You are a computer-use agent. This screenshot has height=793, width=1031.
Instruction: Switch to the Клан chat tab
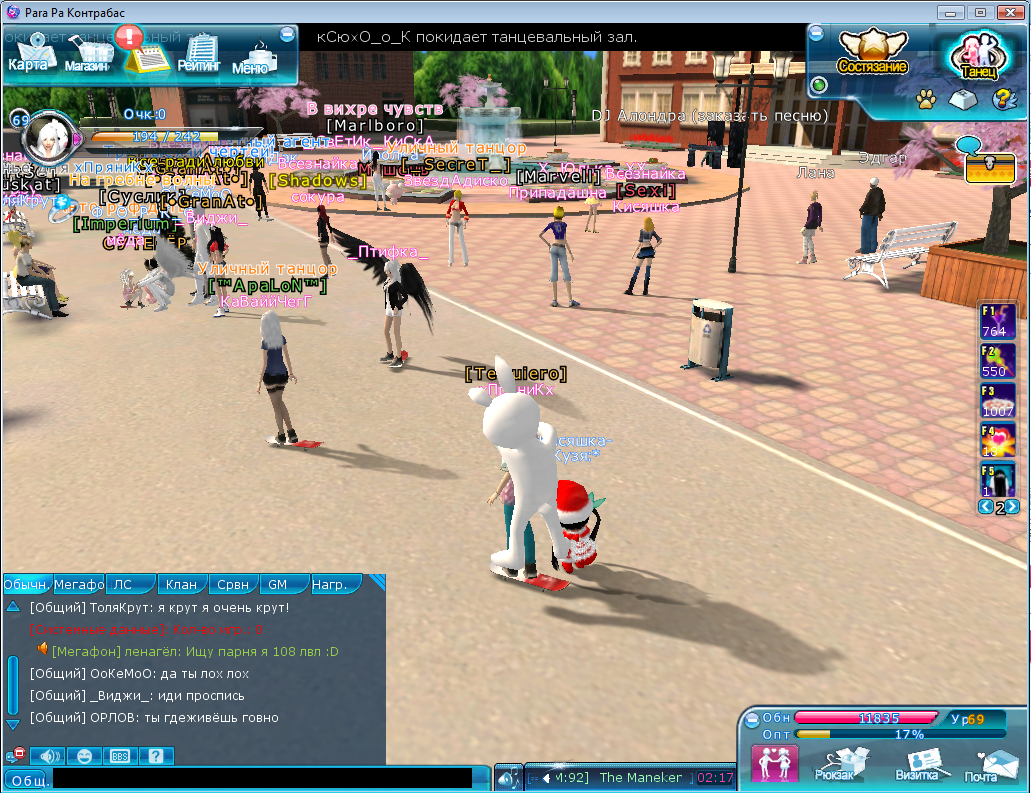181,584
